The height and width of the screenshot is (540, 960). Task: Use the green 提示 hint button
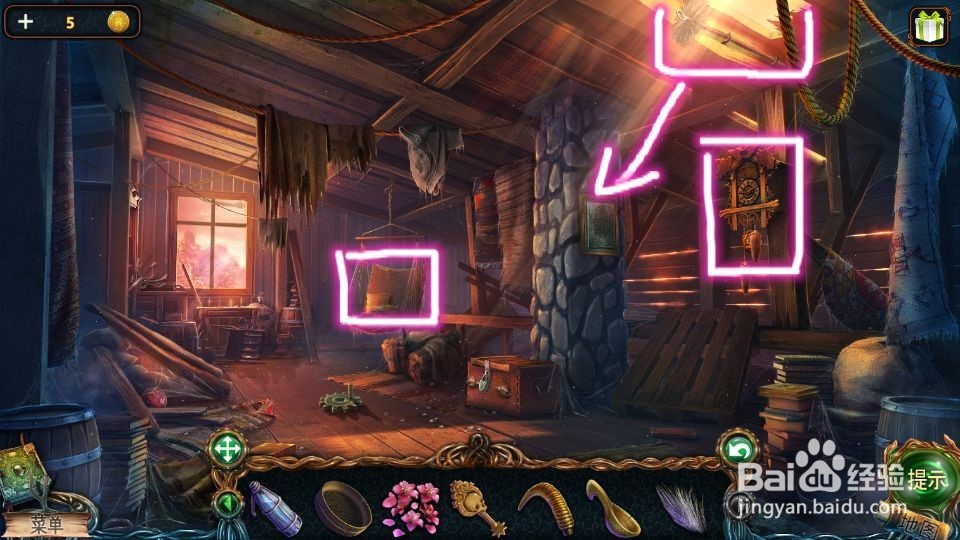[x=918, y=478]
